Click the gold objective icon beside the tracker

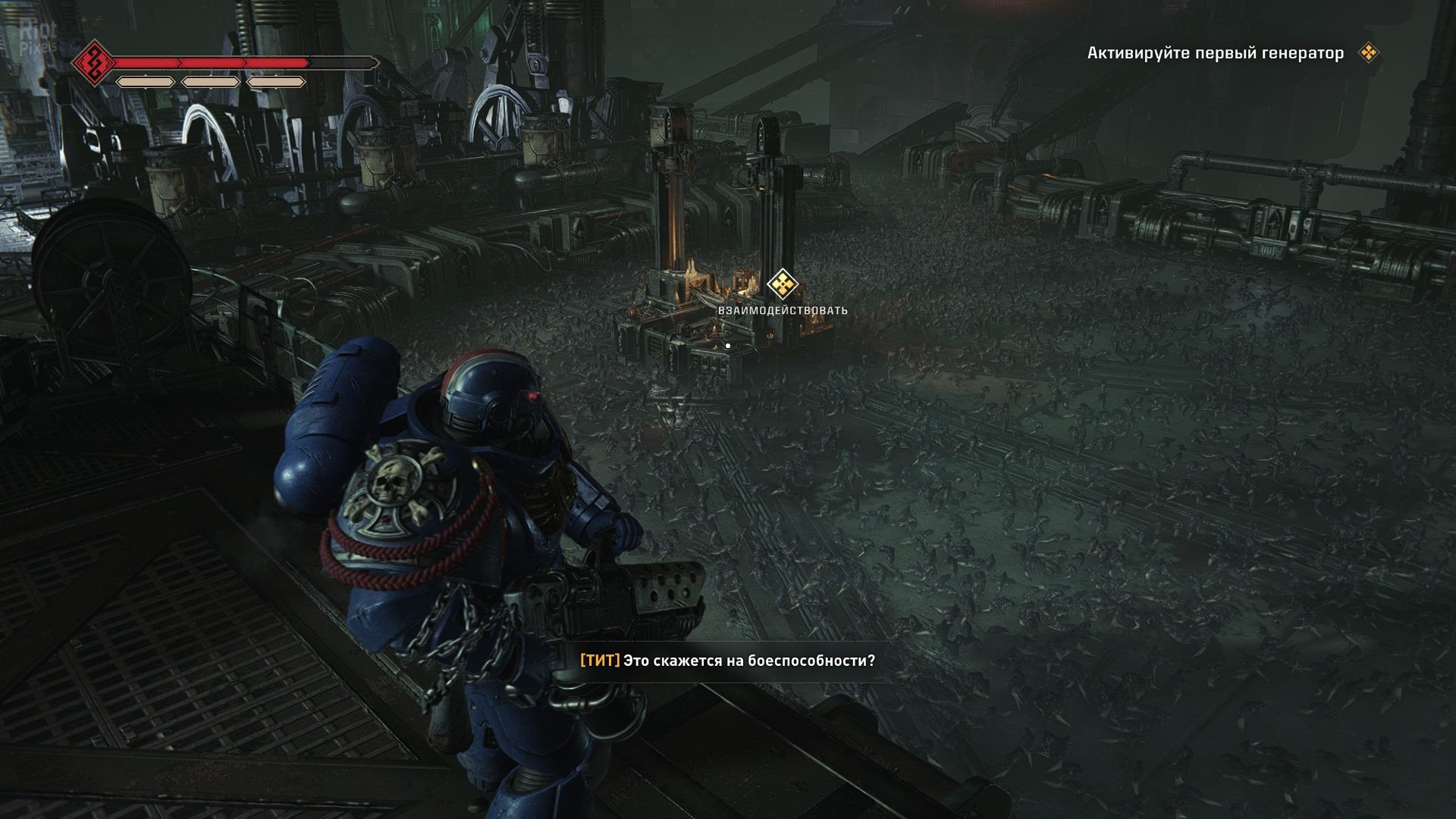[x=1369, y=53]
